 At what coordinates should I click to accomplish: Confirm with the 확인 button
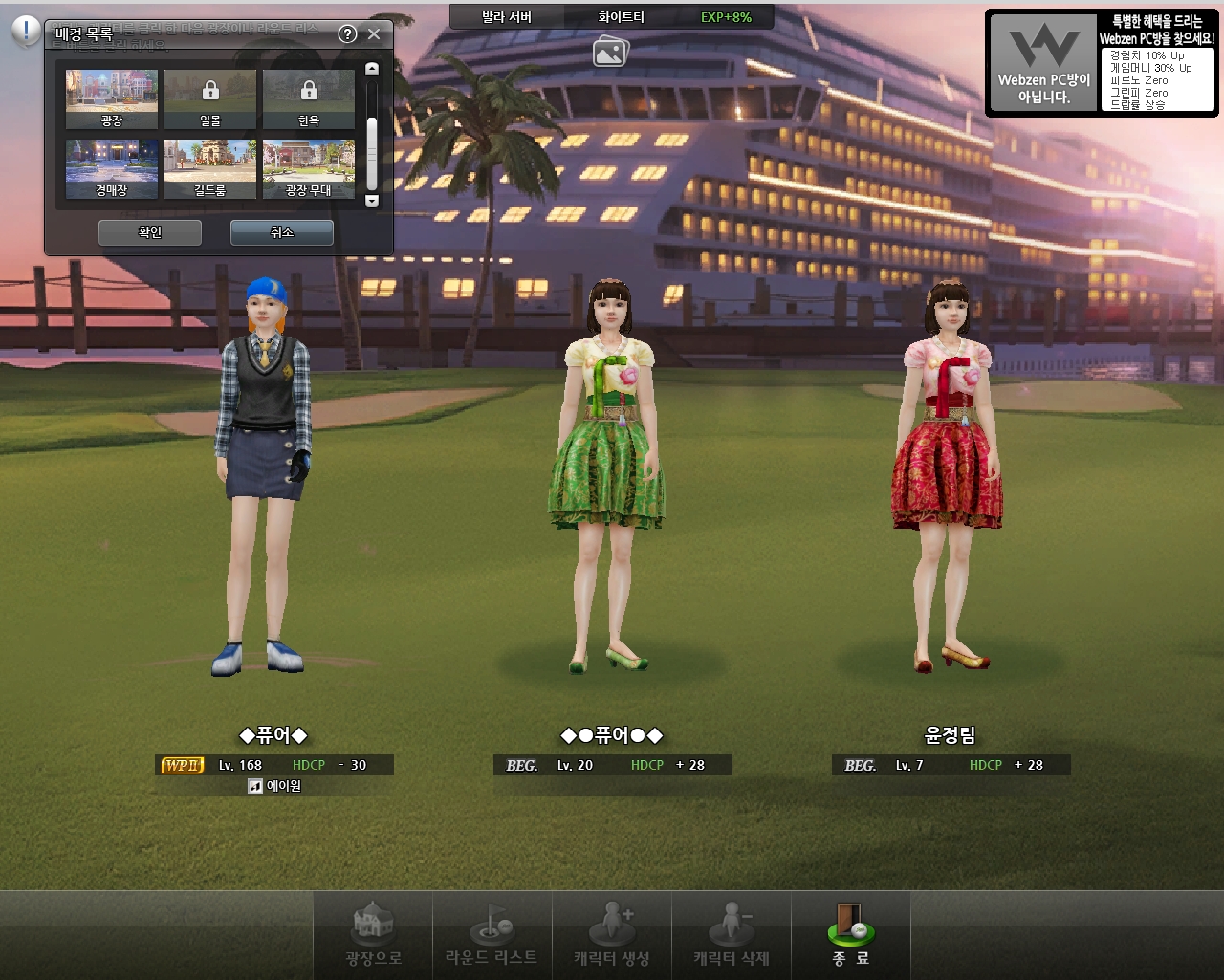[150, 232]
